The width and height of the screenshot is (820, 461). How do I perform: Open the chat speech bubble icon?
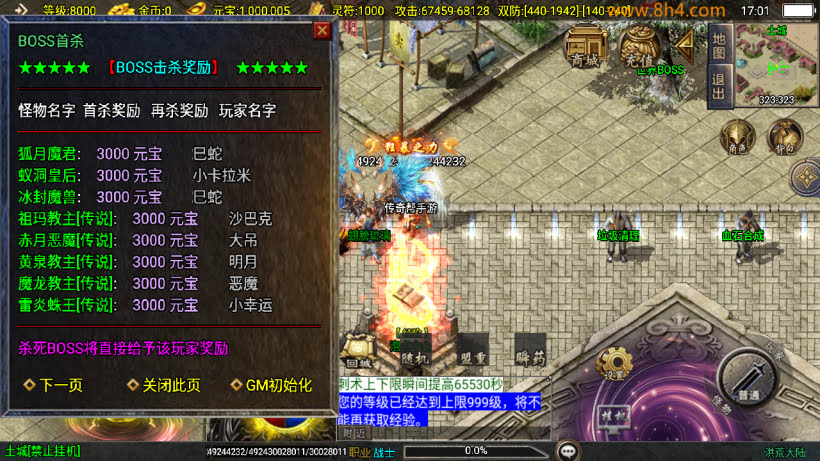pyautogui.click(x=568, y=451)
